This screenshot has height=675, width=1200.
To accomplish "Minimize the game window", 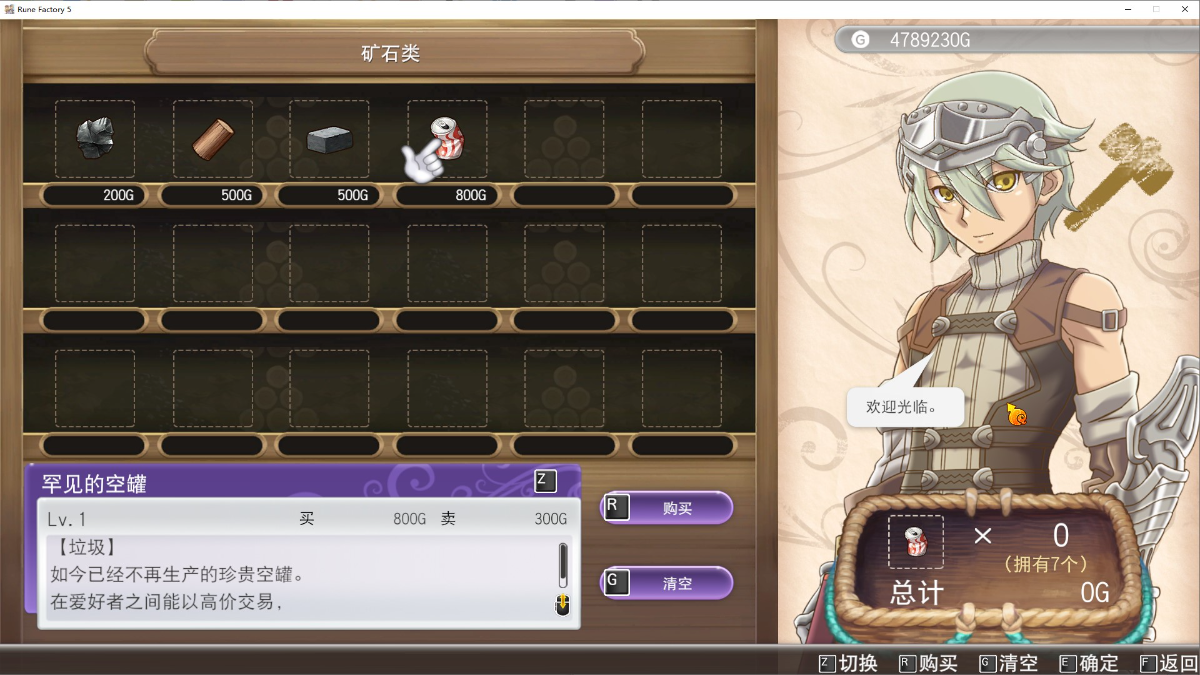I will point(1128,9).
